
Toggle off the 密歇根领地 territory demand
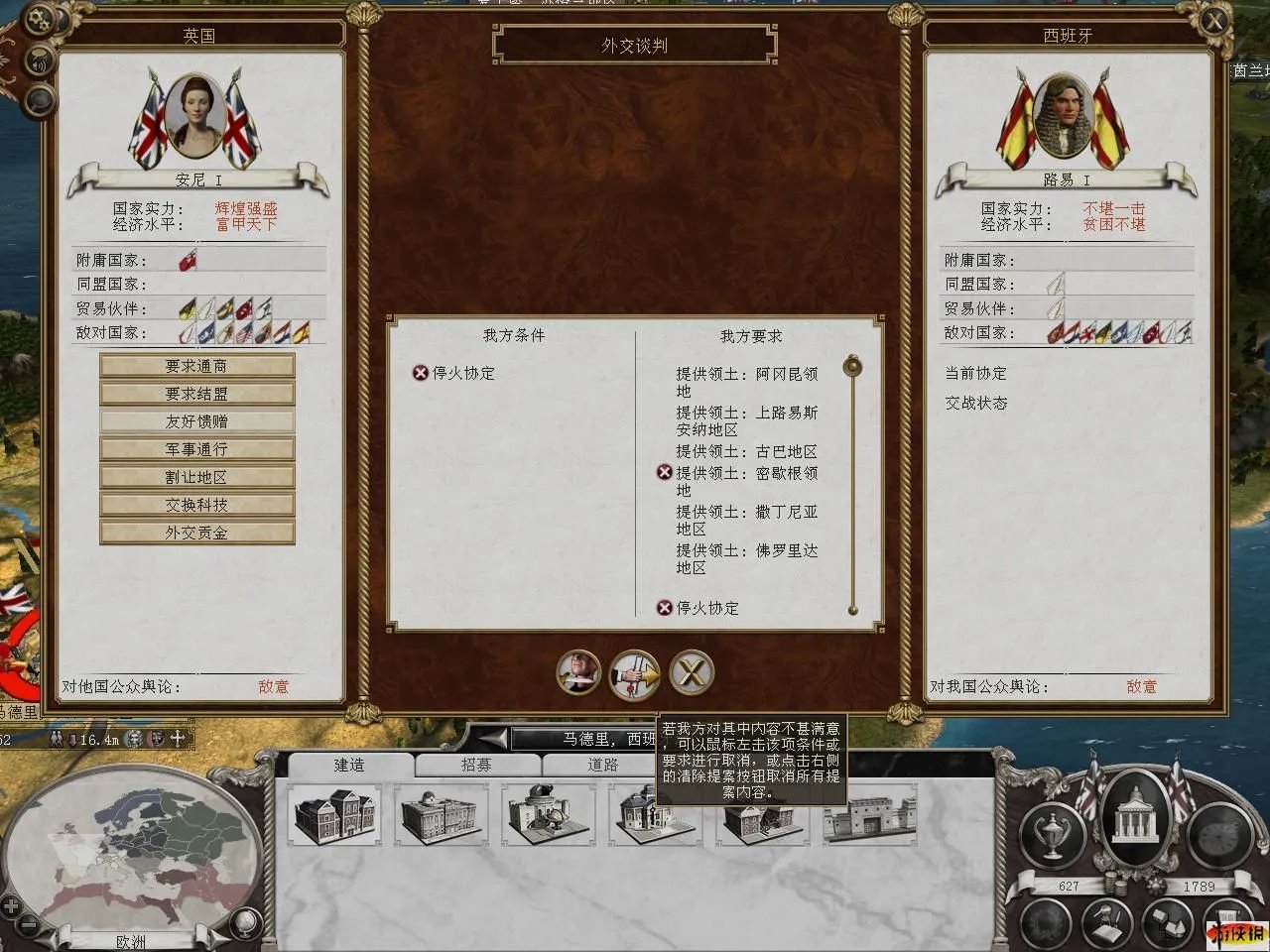click(x=665, y=472)
